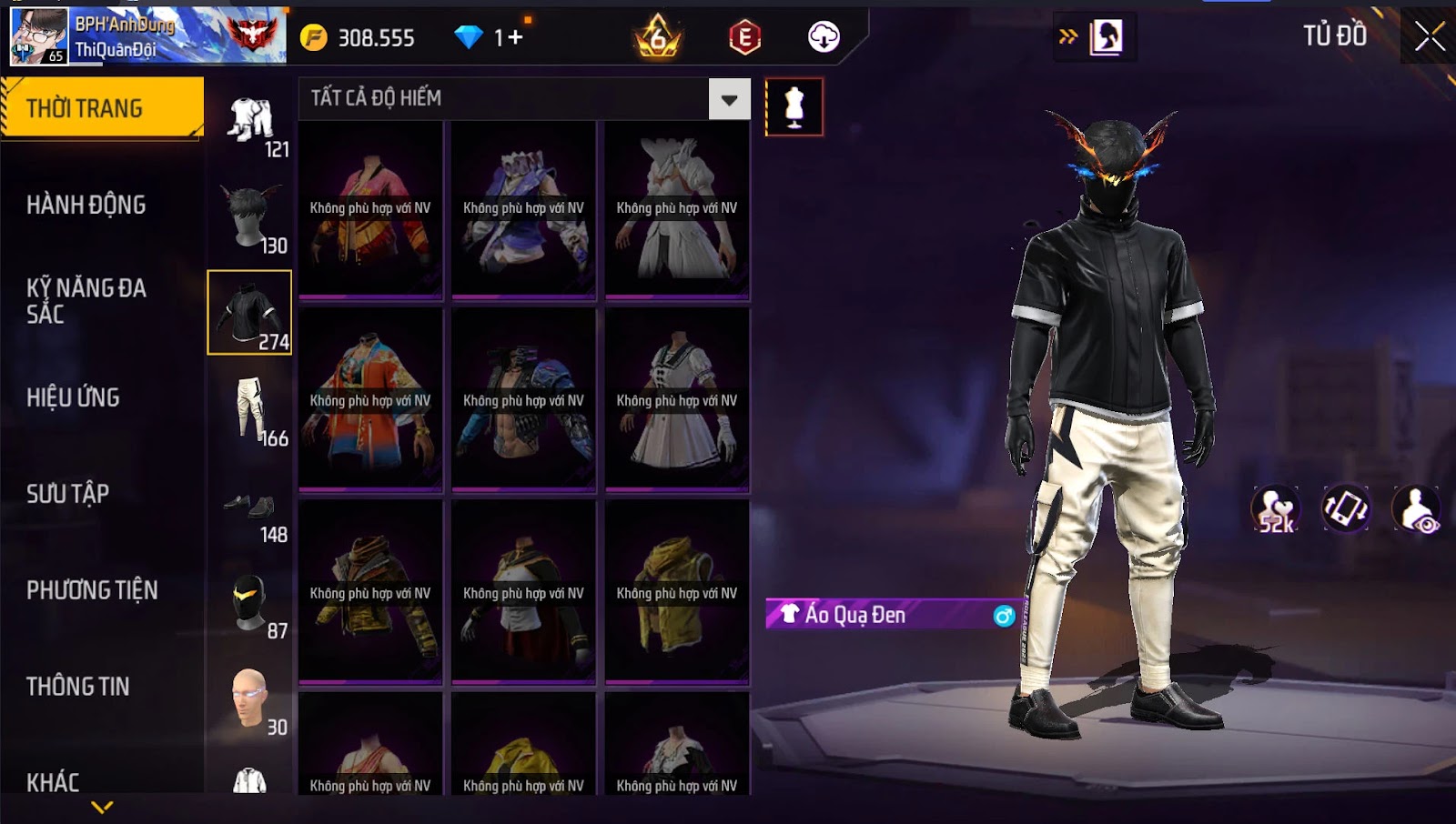The height and width of the screenshot is (824, 1456).
Task: Select the Hiệu Ứng tab
Action: click(73, 397)
